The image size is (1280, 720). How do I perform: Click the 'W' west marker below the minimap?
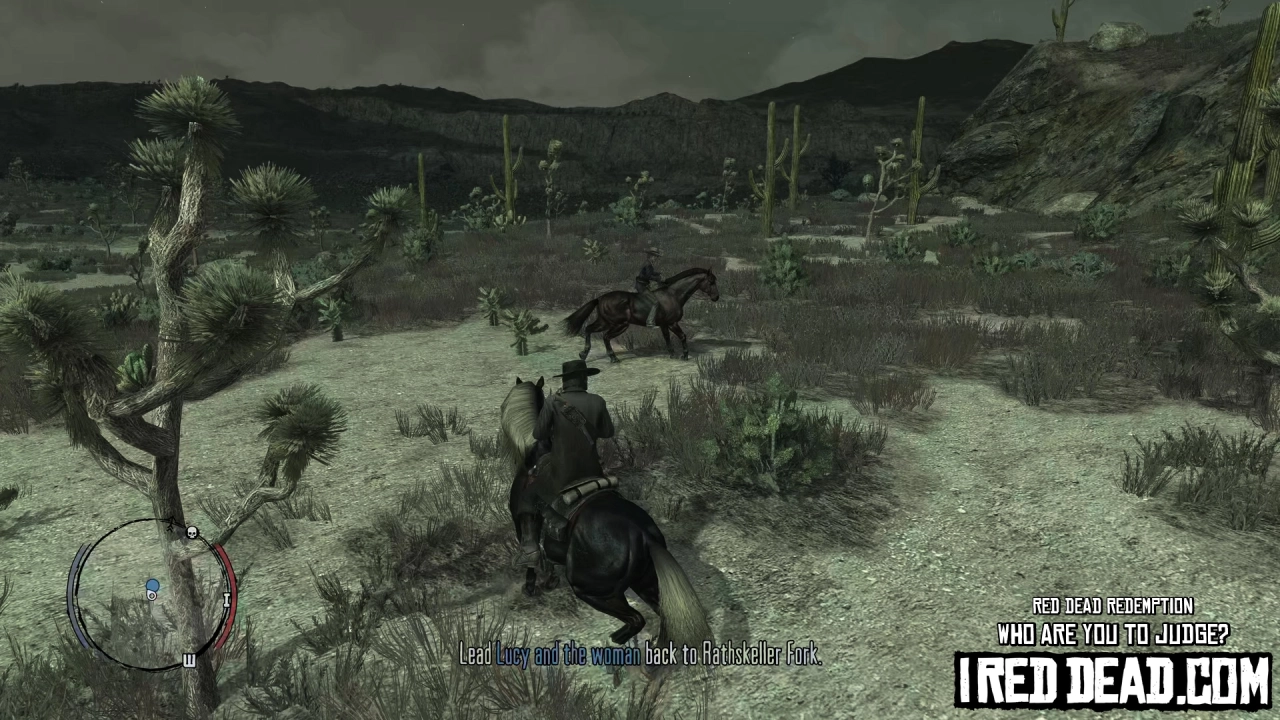187,660
